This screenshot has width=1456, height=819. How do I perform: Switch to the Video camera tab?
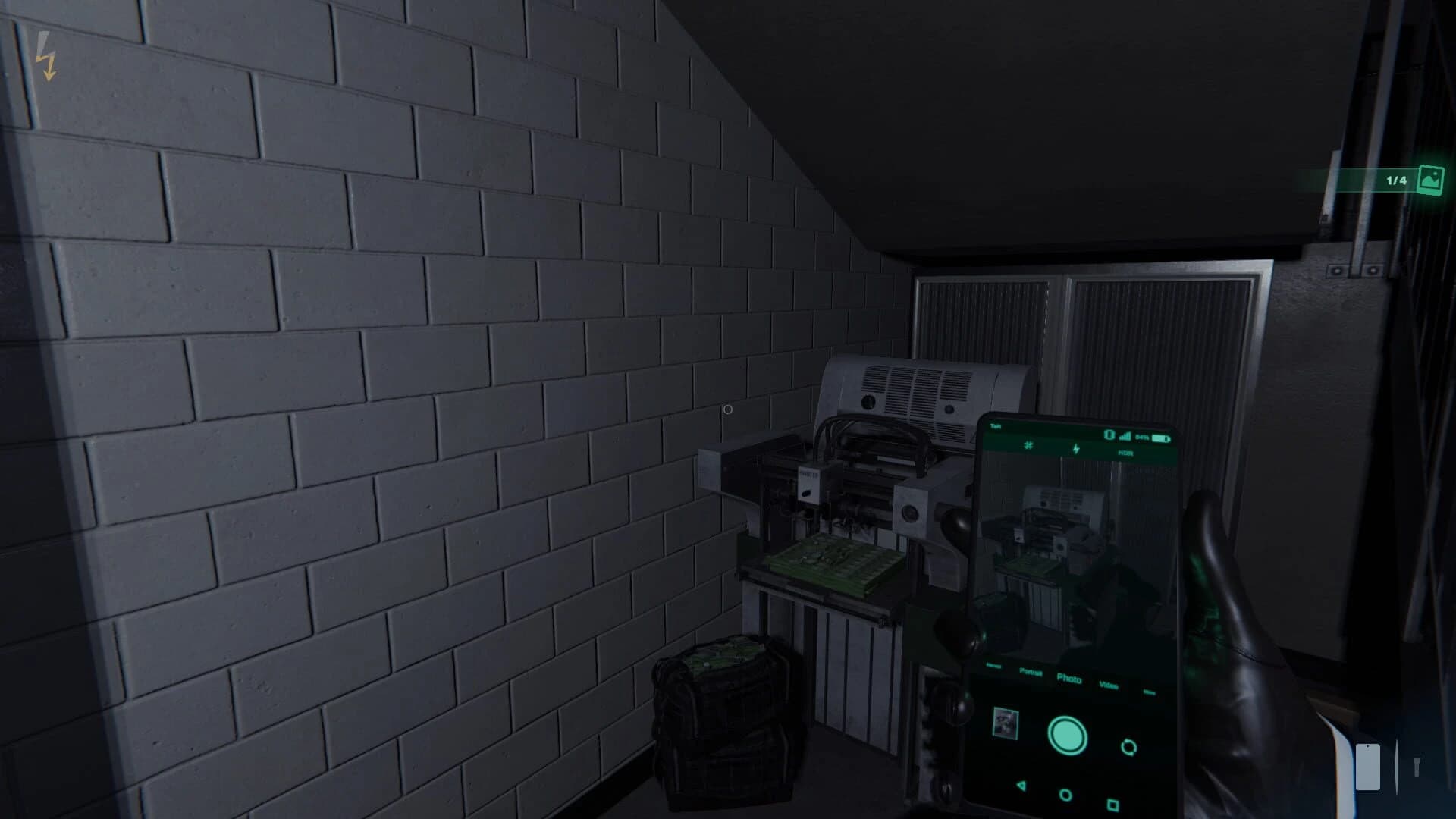tap(1109, 686)
